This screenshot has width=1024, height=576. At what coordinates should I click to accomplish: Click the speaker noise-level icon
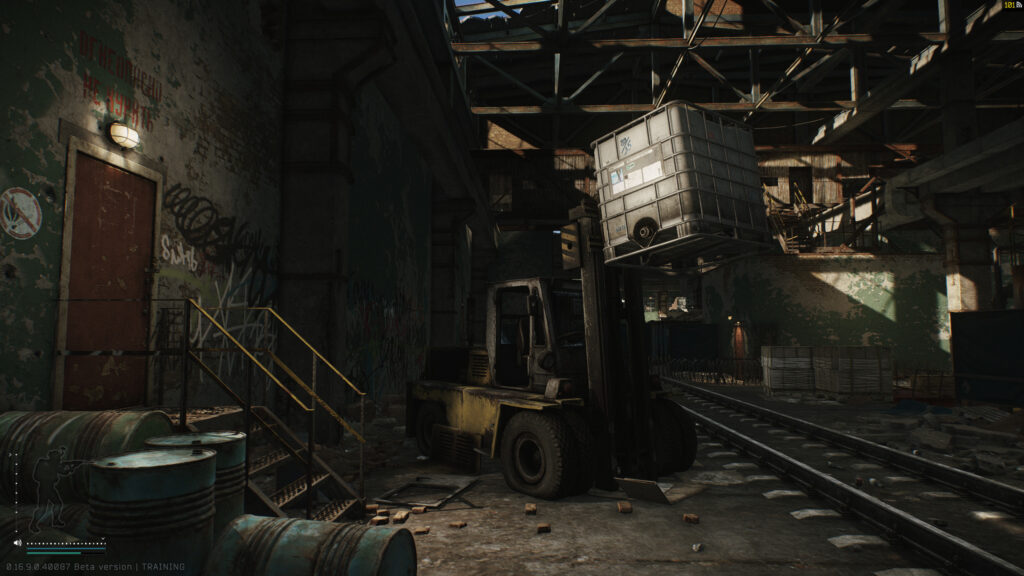[x=17, y=544]
